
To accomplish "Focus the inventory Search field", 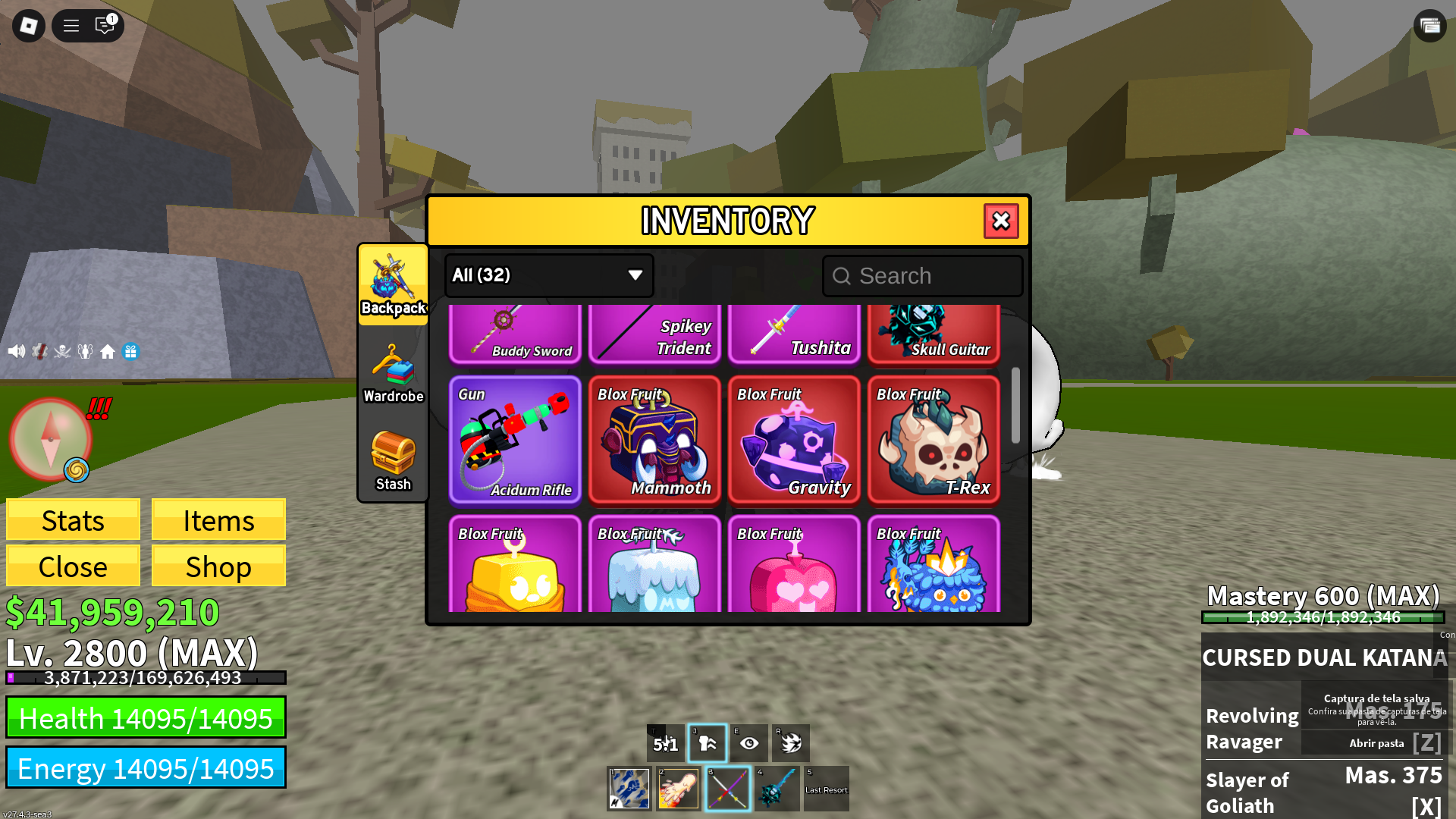I will click(923, 276).
